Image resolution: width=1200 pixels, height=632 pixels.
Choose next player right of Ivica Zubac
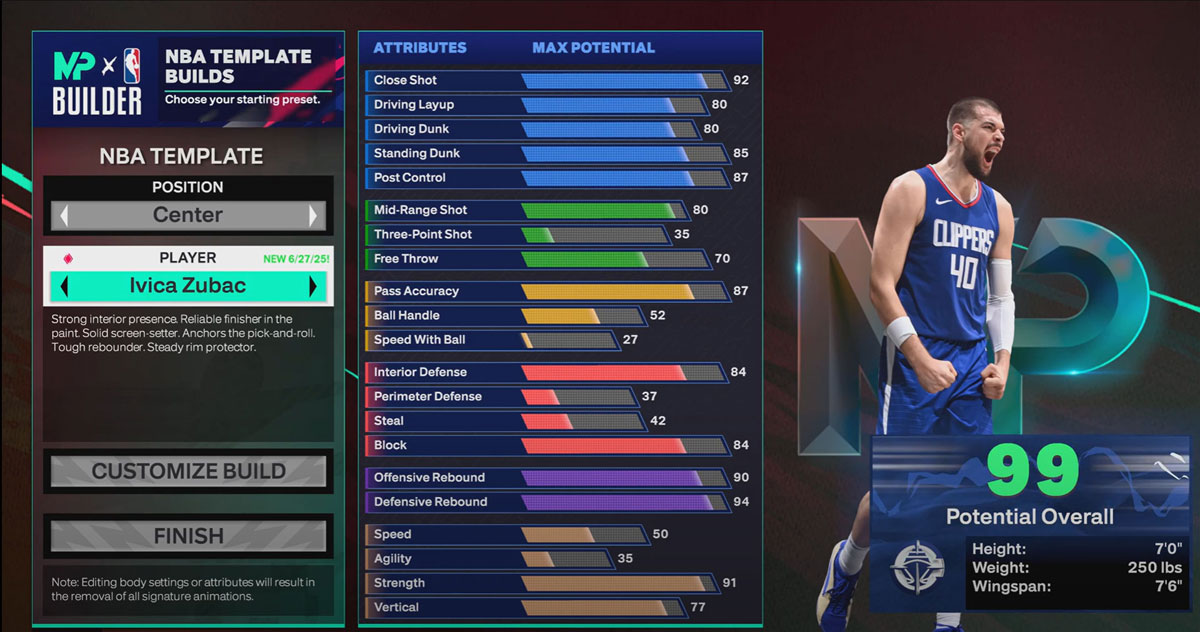point(313,286)
